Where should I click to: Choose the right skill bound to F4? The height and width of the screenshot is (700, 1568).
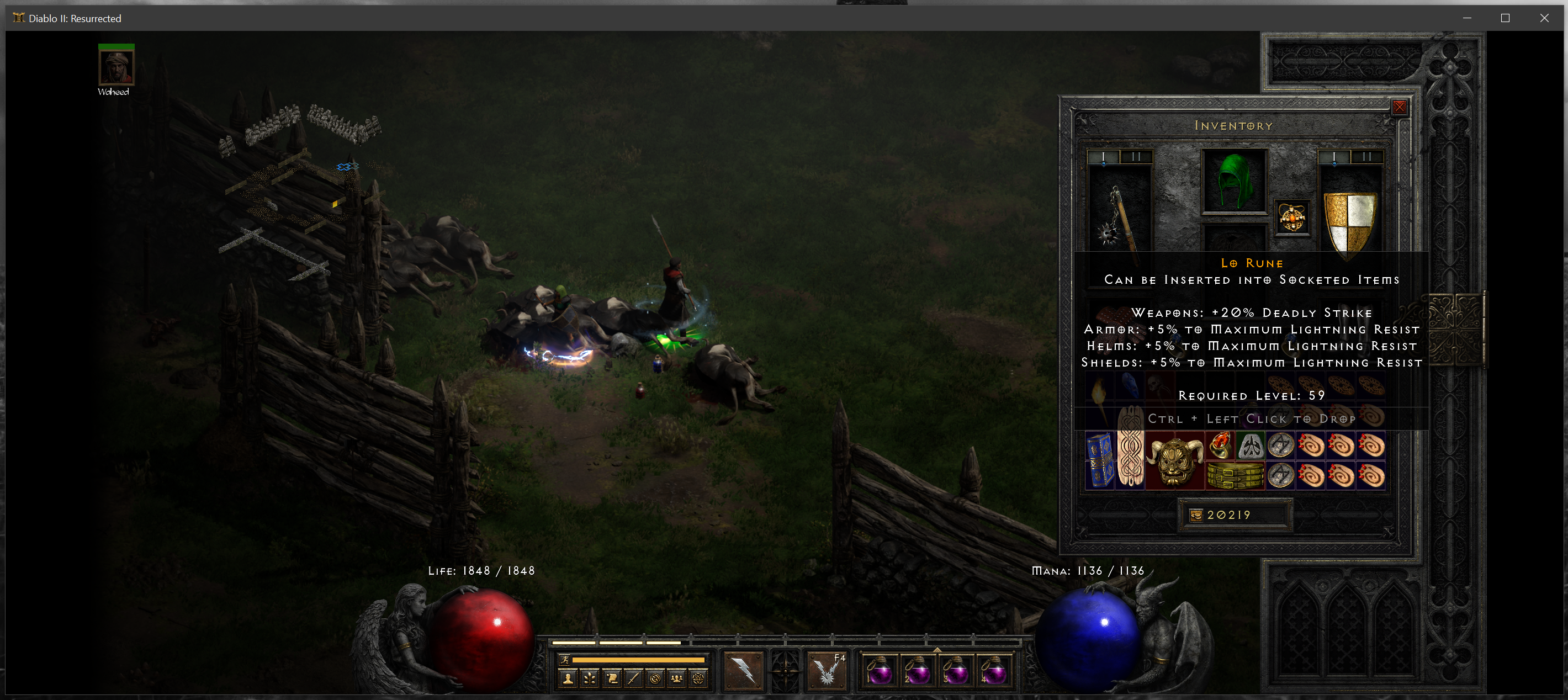827,671
